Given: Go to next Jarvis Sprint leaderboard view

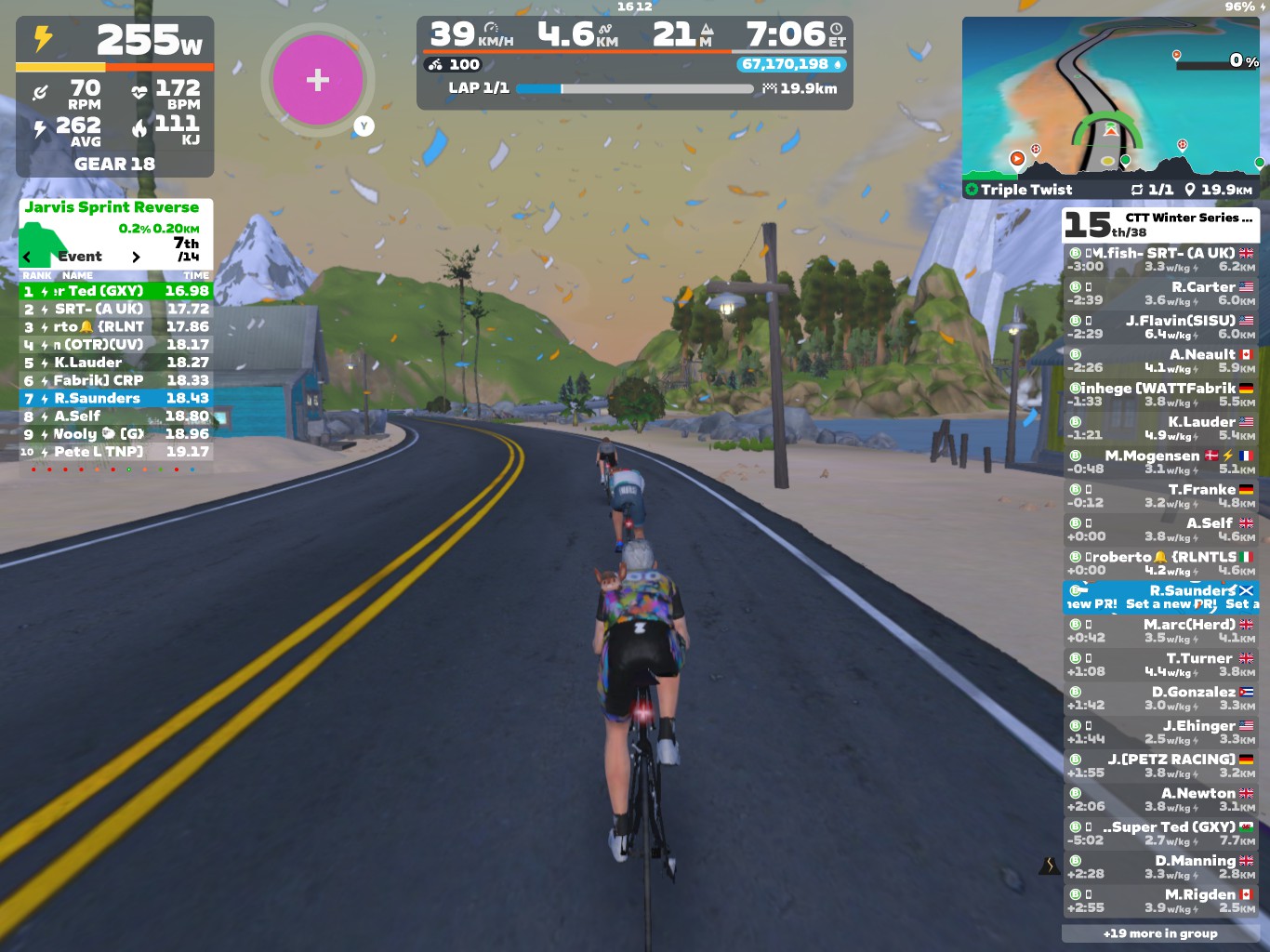Looking at the screenshot, I should point(136,257).
